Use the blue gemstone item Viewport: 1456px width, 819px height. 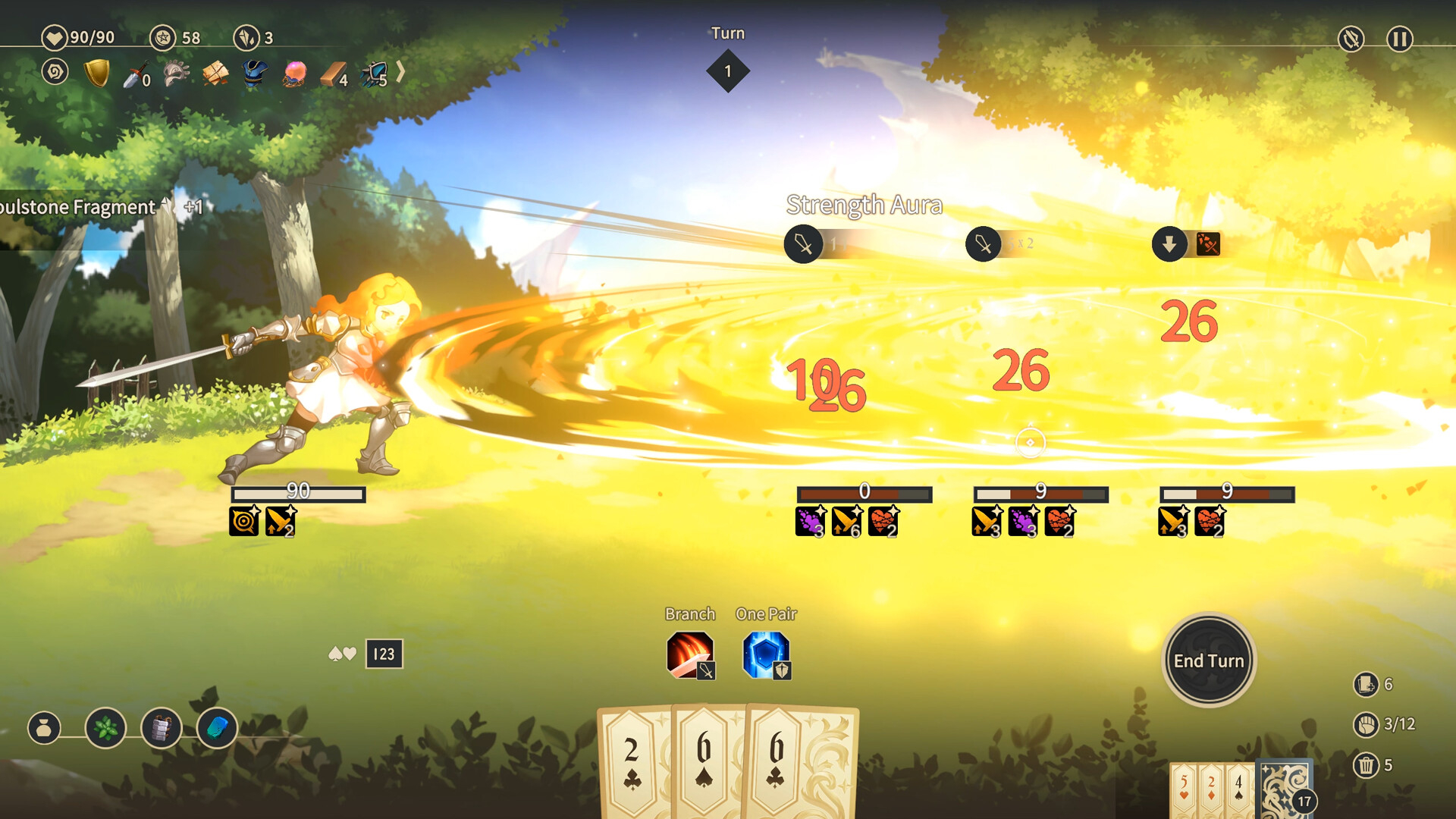click(217, 729)
